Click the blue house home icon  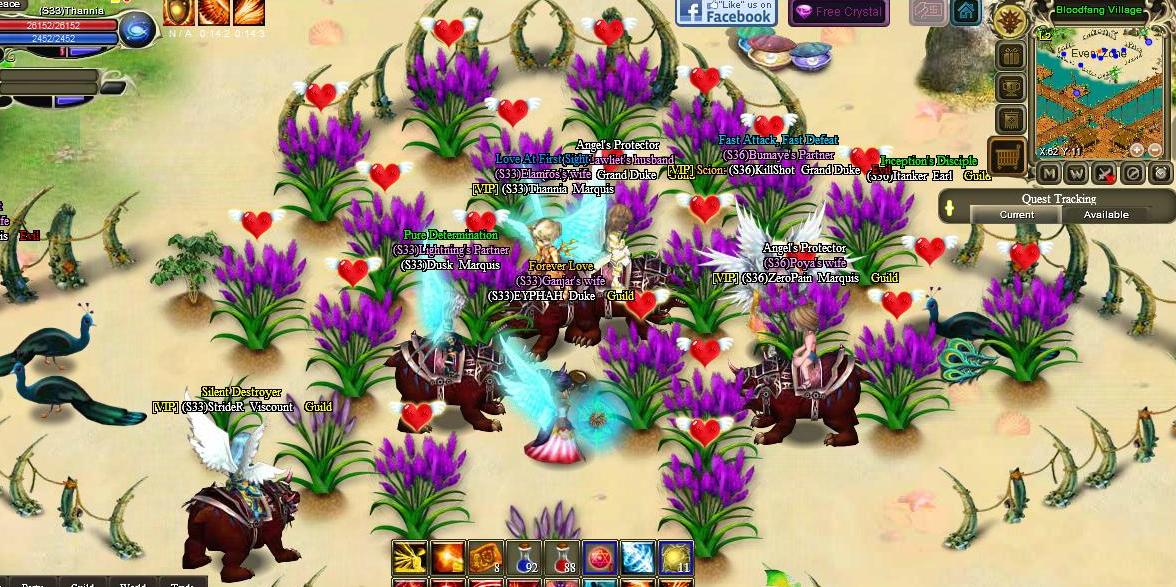coord(965,12)
